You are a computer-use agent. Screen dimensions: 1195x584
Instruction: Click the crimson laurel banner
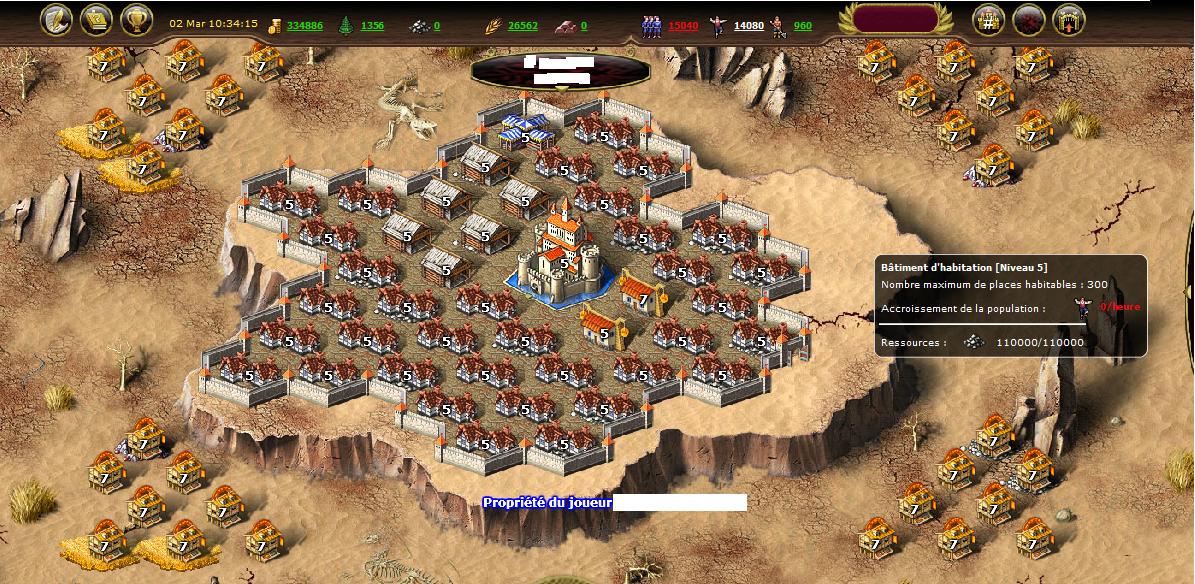click(893, 20)
